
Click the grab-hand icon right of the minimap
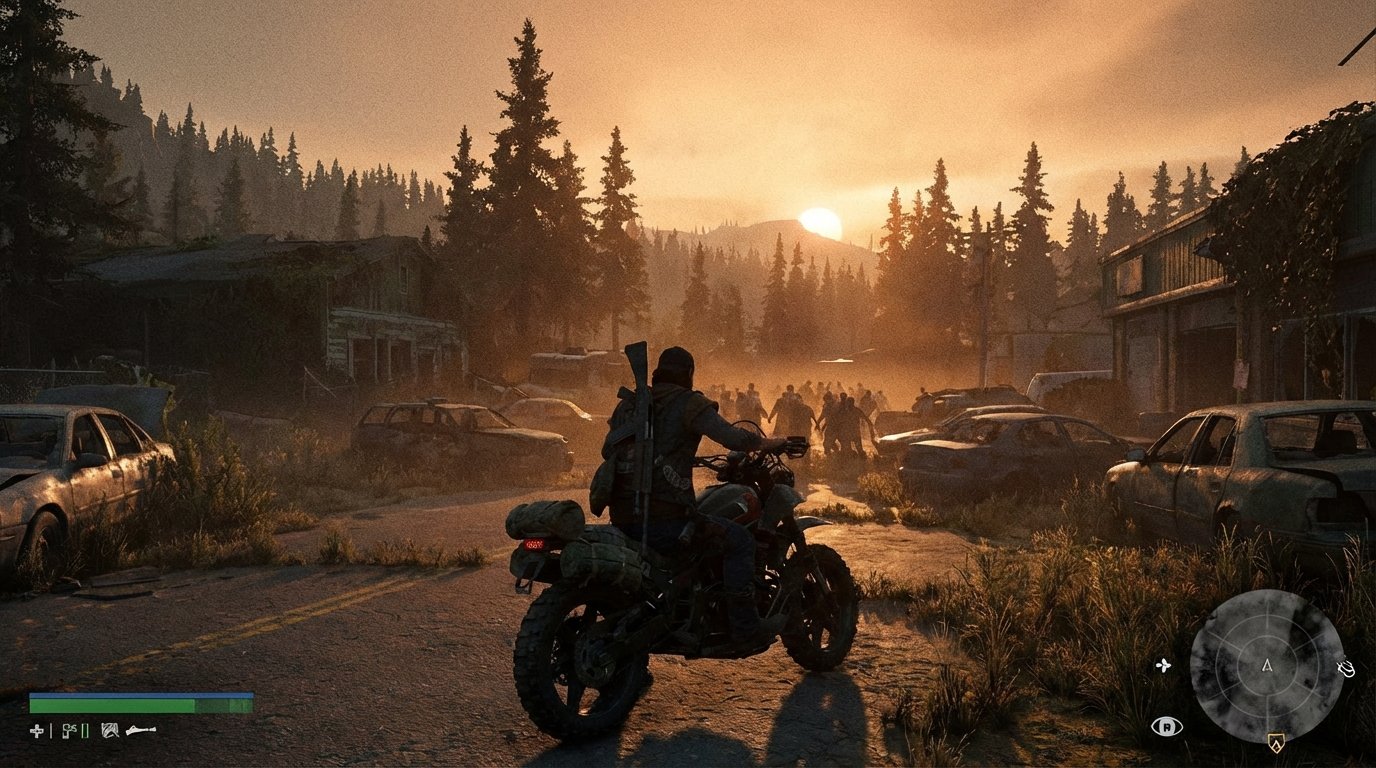click(1345, 668)
